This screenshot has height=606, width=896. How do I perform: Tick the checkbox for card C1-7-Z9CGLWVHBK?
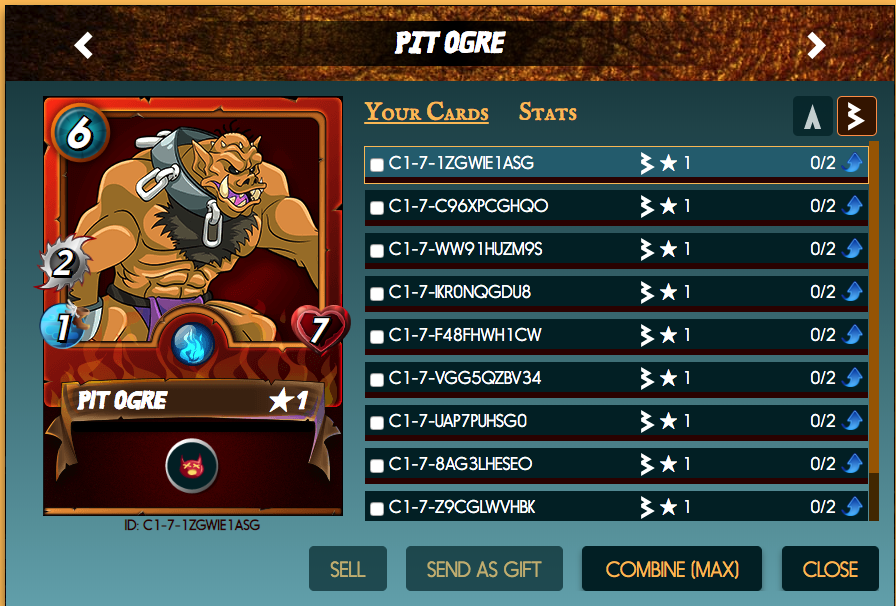(x=377, y=508)
